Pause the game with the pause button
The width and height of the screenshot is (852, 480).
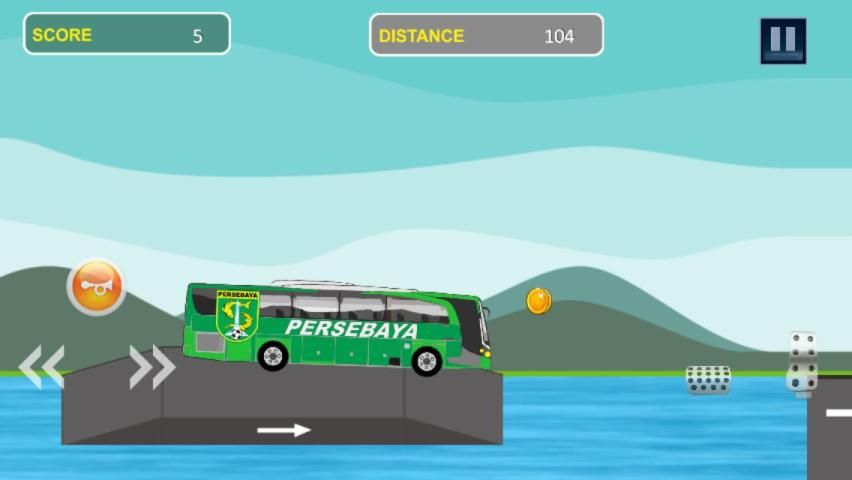[782, 41]
